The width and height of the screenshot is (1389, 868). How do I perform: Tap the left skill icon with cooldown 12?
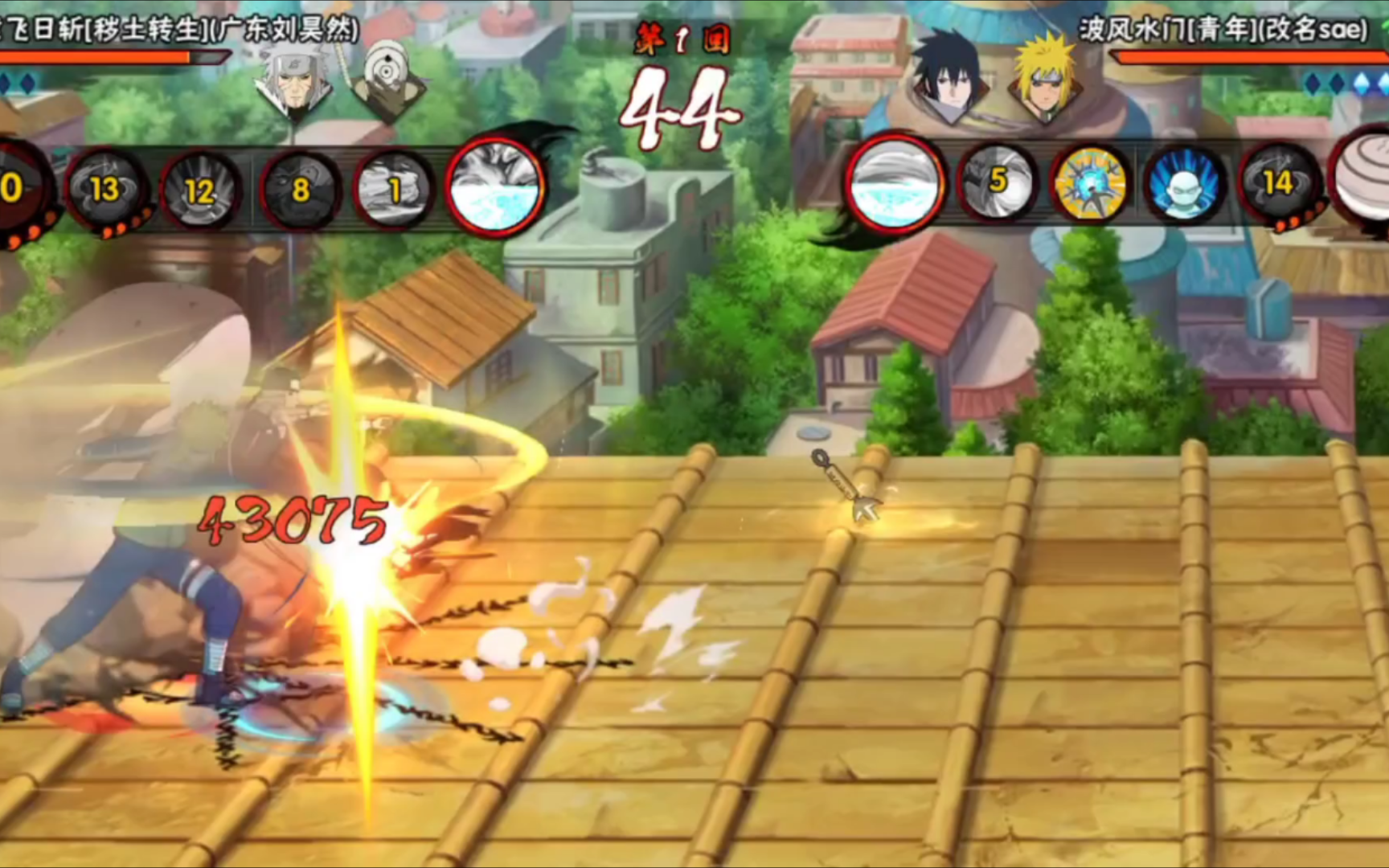pyautogui.click(x=200, y=191)
